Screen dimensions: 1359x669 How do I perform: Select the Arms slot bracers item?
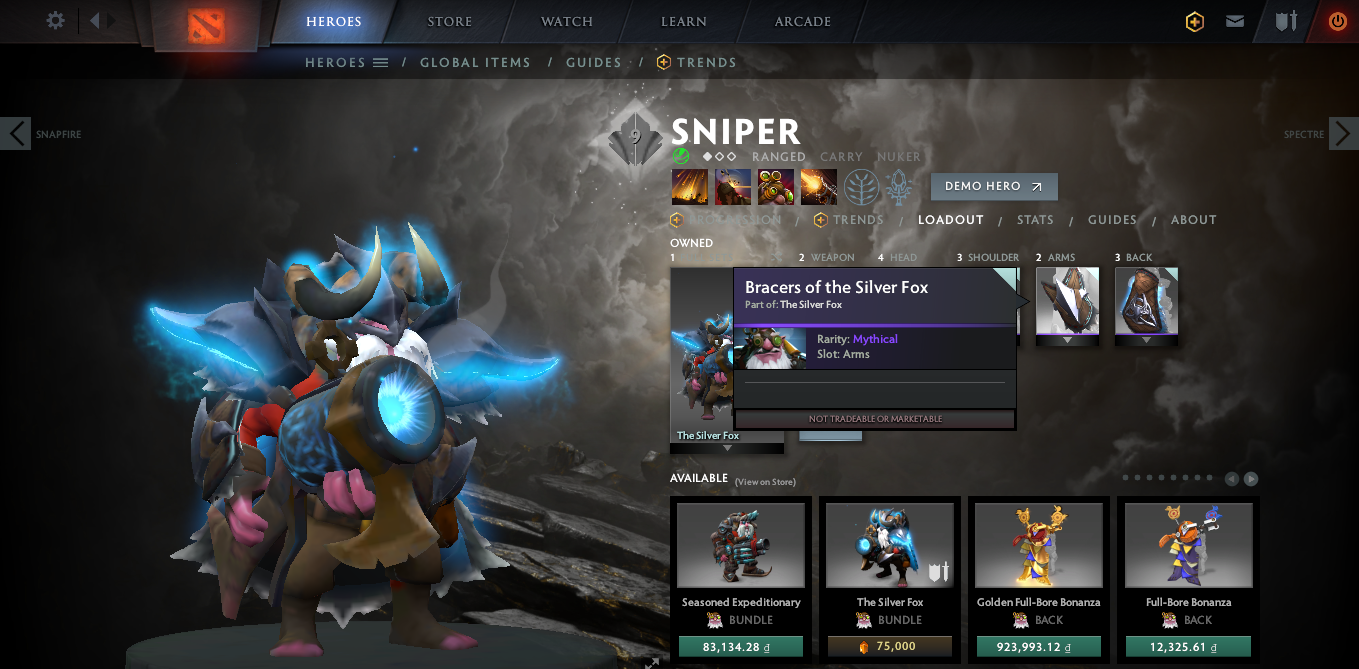tap(1067, 300)
